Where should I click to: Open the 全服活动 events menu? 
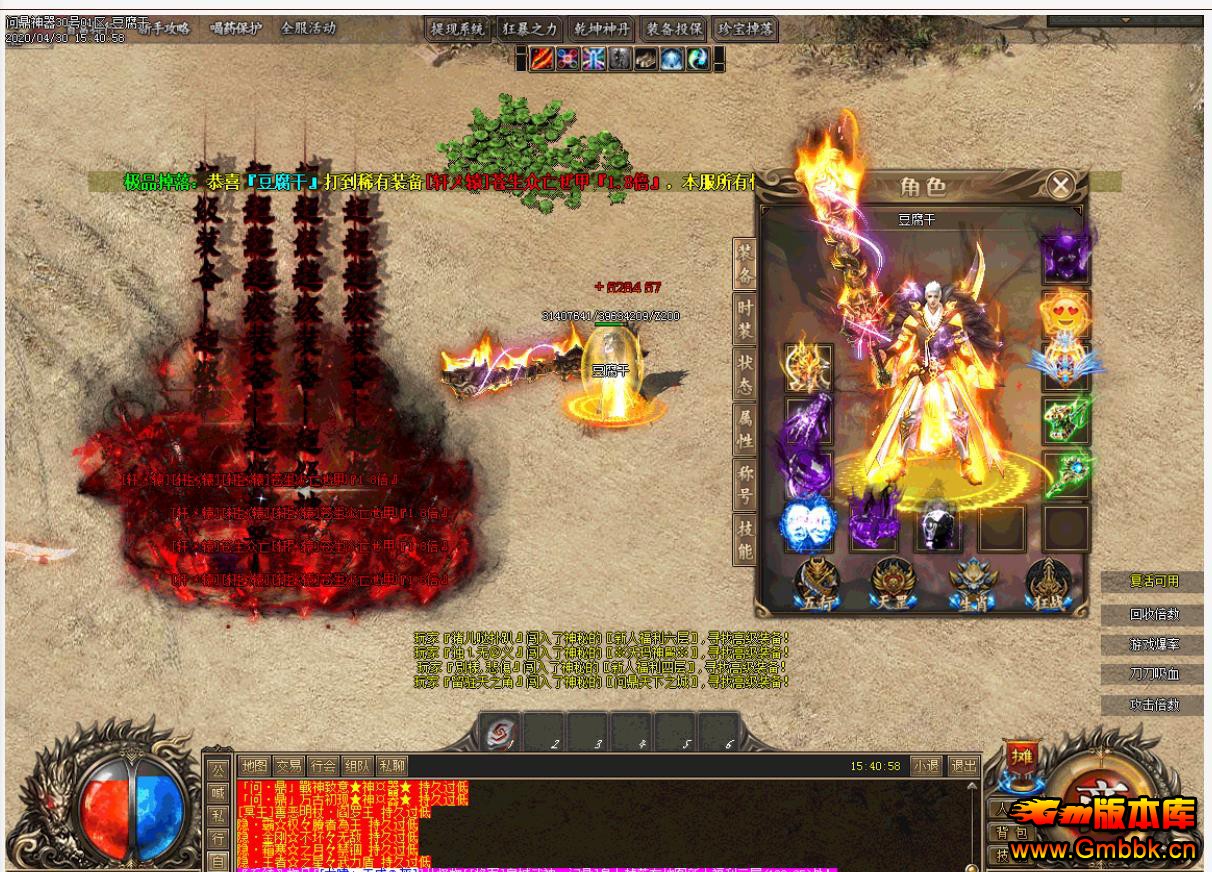308,28
